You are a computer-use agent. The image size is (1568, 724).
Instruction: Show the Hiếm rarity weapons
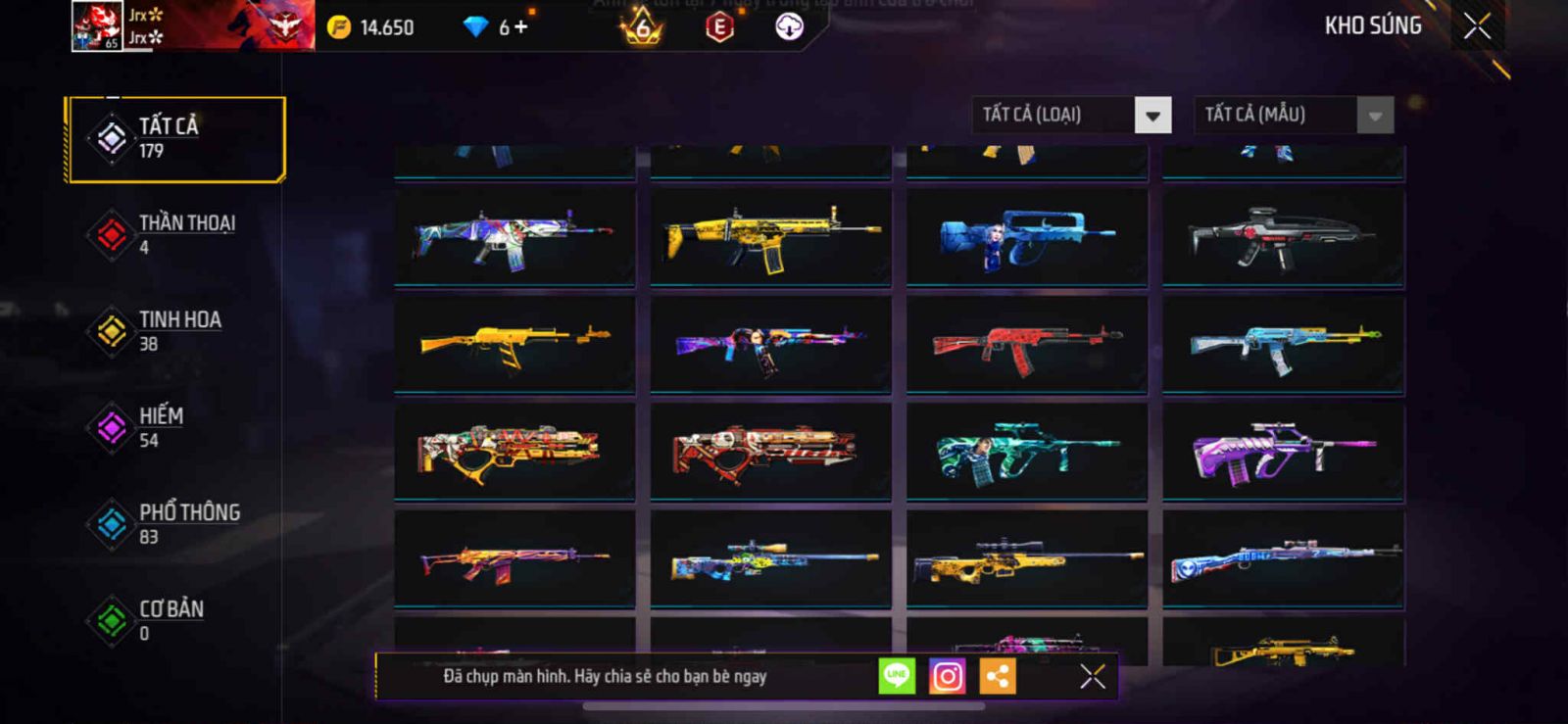tap(175, 427)
